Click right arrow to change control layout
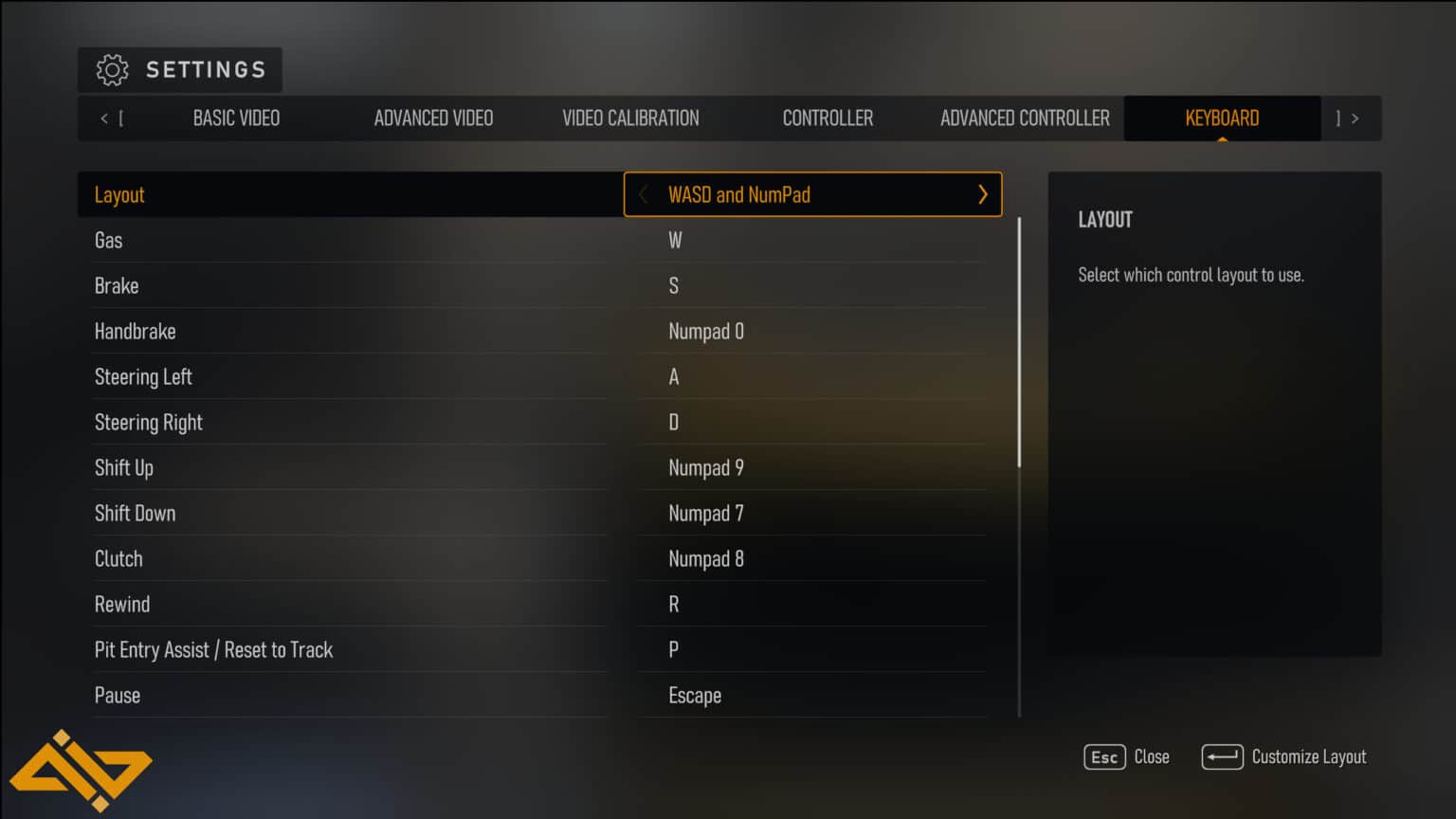1456x819 pixels. point(983,194)
